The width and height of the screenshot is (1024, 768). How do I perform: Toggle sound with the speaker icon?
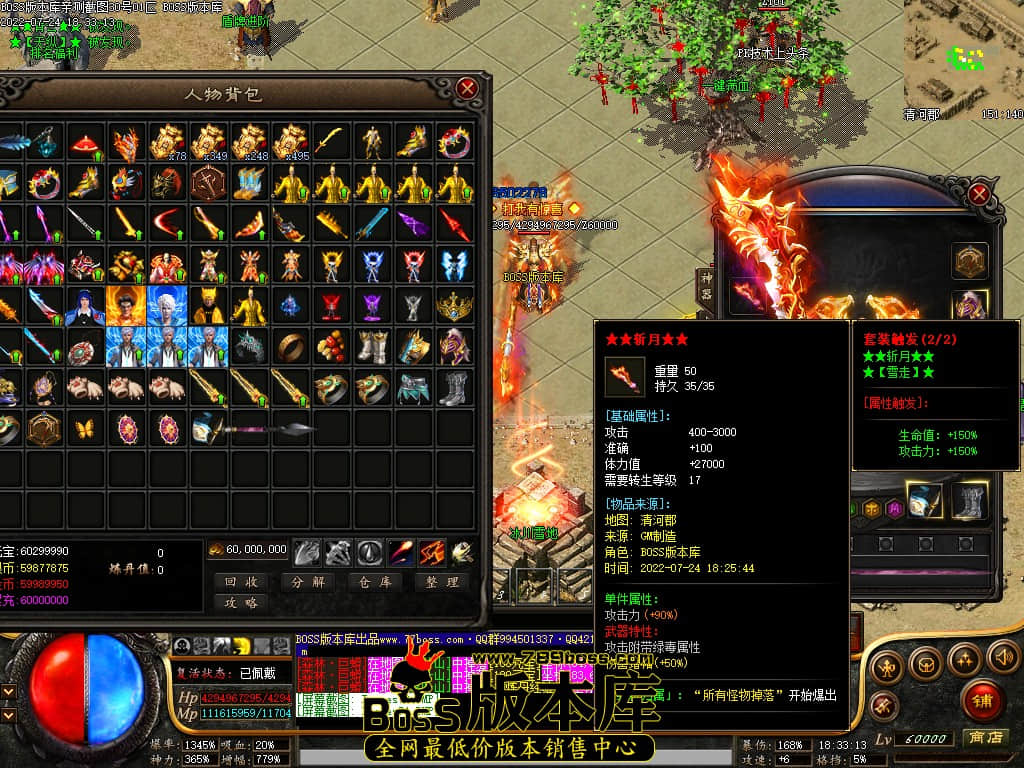point(1001,657)
